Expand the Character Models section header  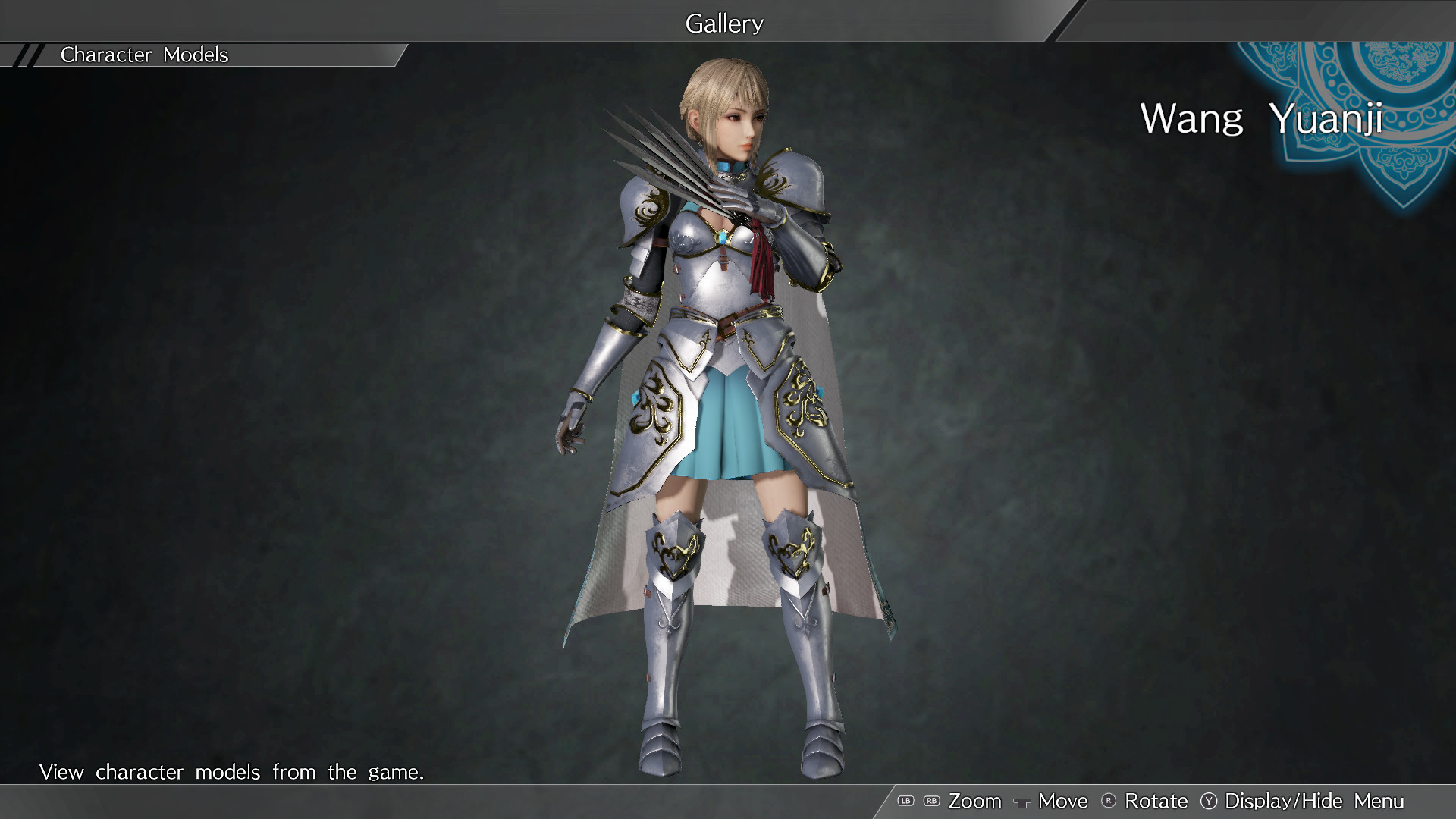(144, 55)
